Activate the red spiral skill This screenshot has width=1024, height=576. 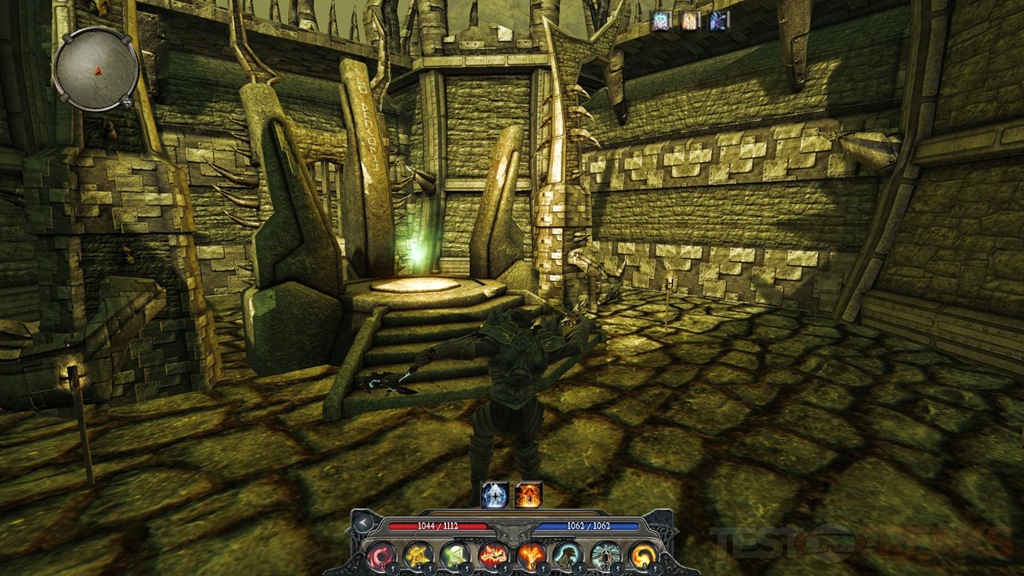click(x=381, y=555)
